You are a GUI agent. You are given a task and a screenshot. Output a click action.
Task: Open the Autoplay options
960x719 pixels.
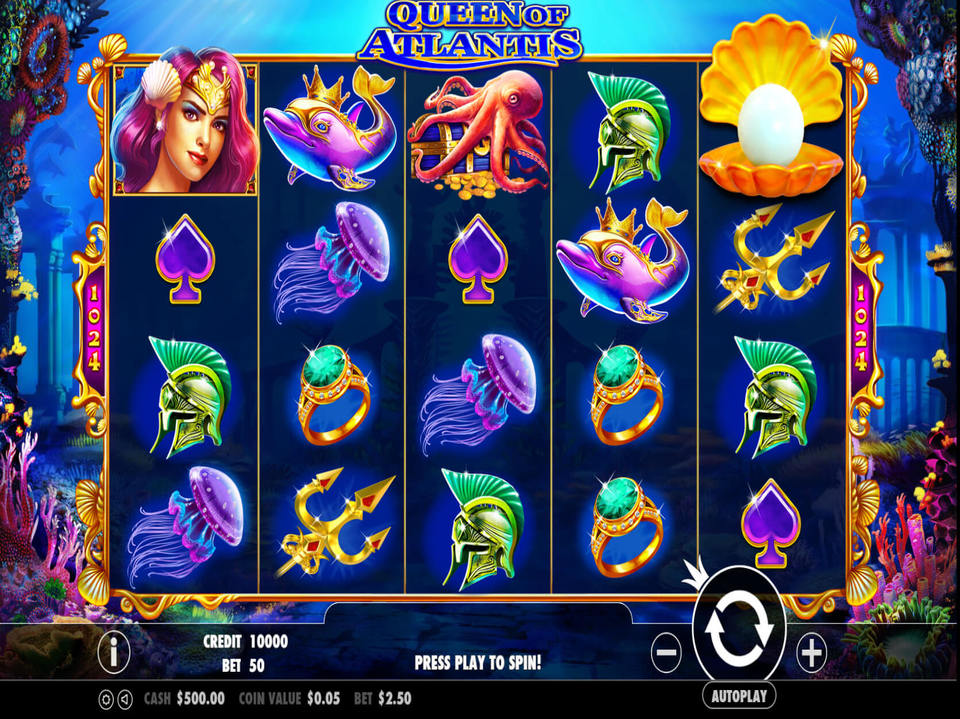pyautogui.click(x=739, y=695)
